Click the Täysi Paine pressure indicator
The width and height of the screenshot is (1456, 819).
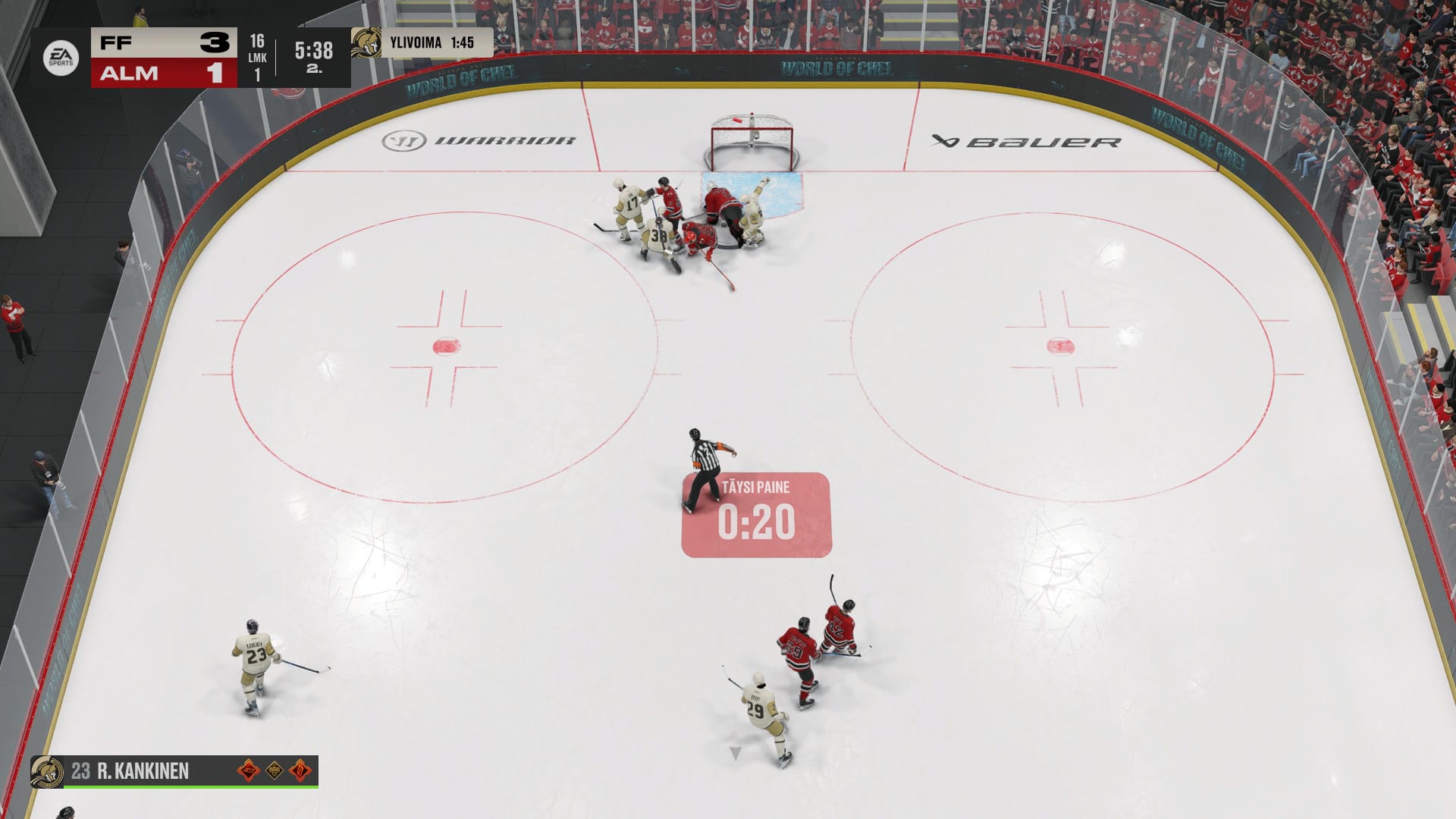756,514
